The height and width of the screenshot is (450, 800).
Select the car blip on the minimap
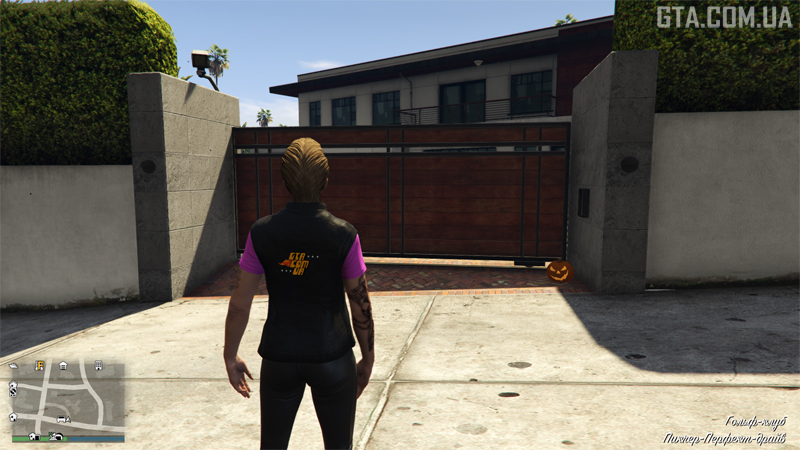click(x=62, y=419)
